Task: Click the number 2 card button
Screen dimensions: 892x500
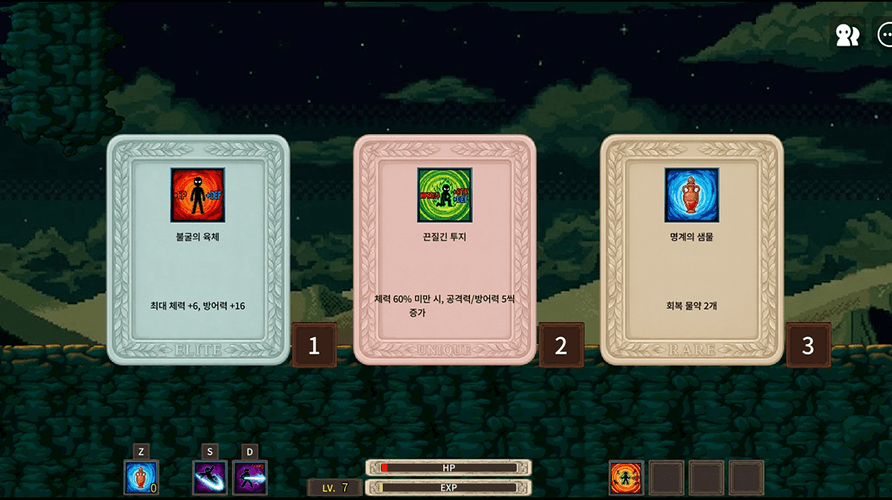Action: click(561, 346)
